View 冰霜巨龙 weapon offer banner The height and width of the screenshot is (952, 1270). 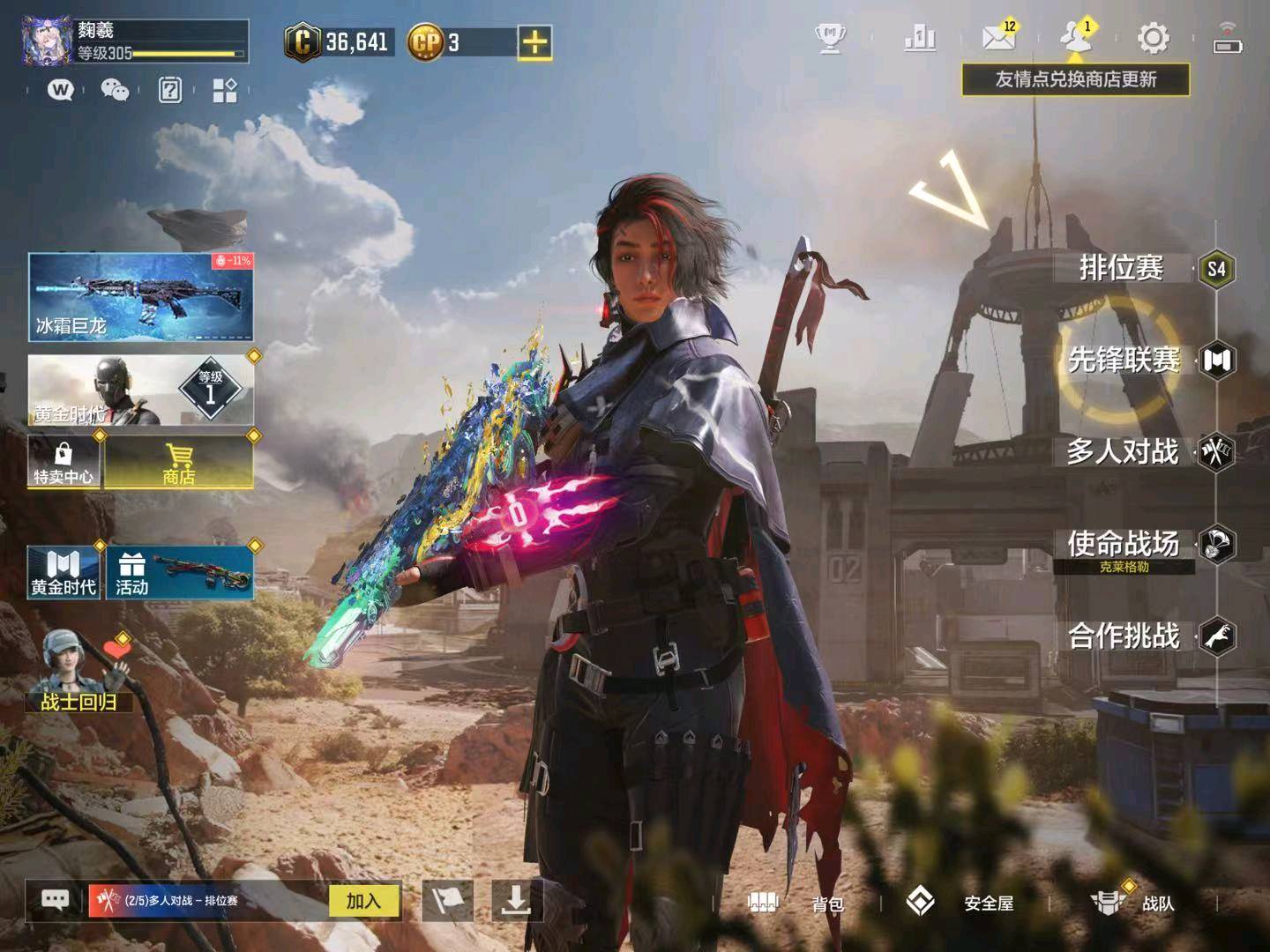(141, 297)
